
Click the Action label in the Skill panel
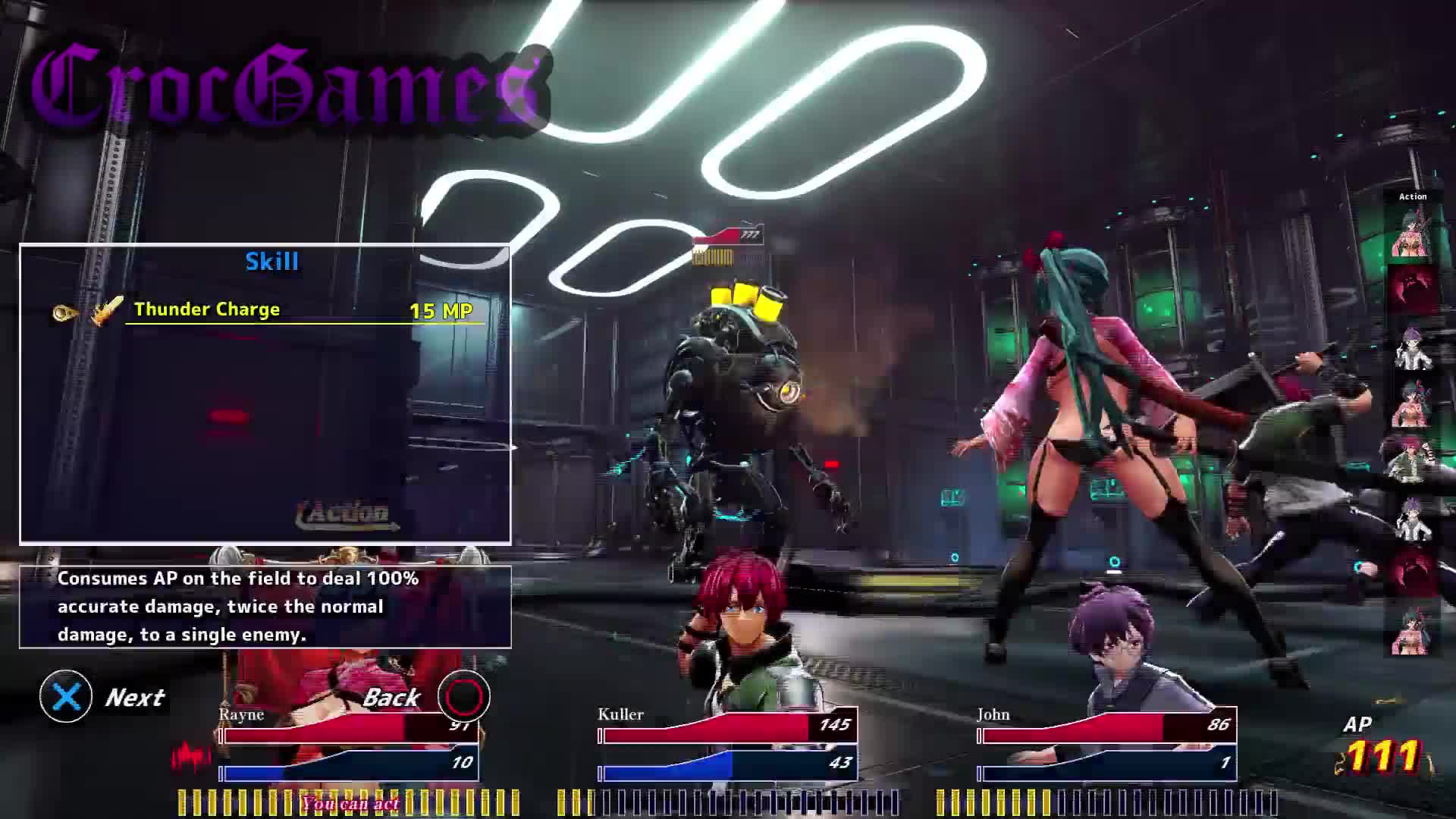348,514
